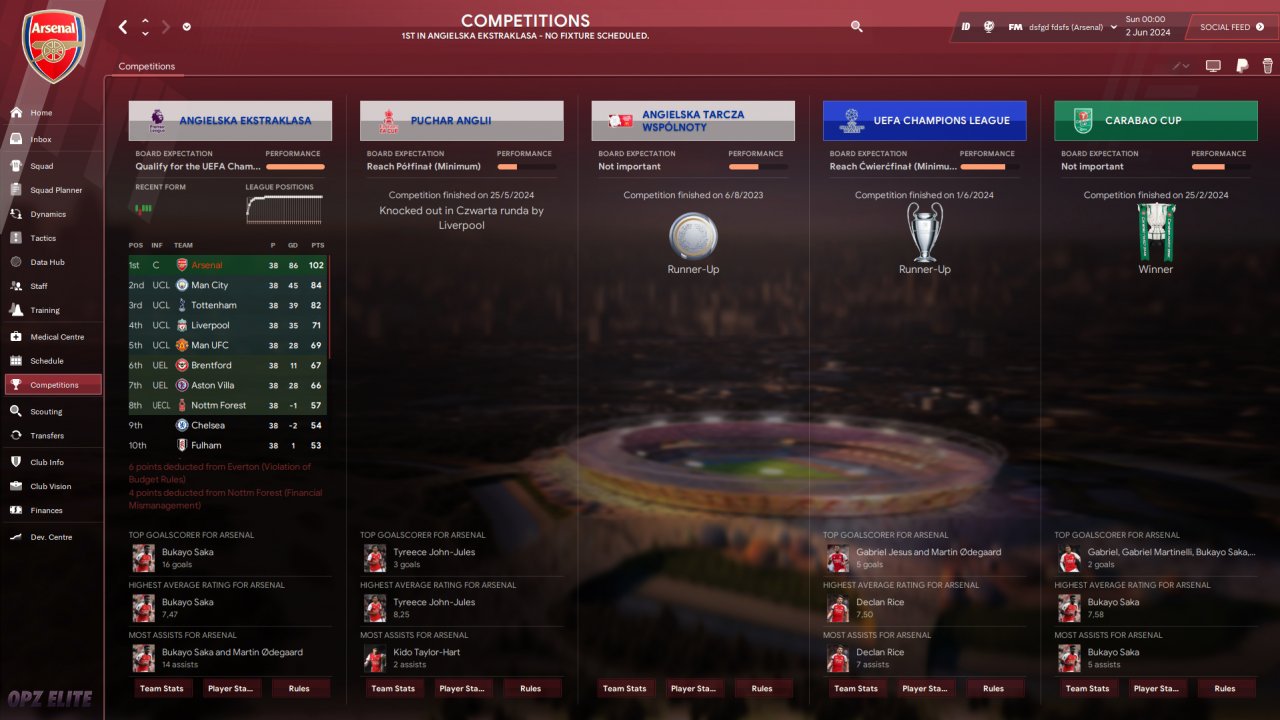Screen dimensions: 1280x720
Task: Open Team Stats for Angielska Ekstraklasa
Action: tap(161, 688)
